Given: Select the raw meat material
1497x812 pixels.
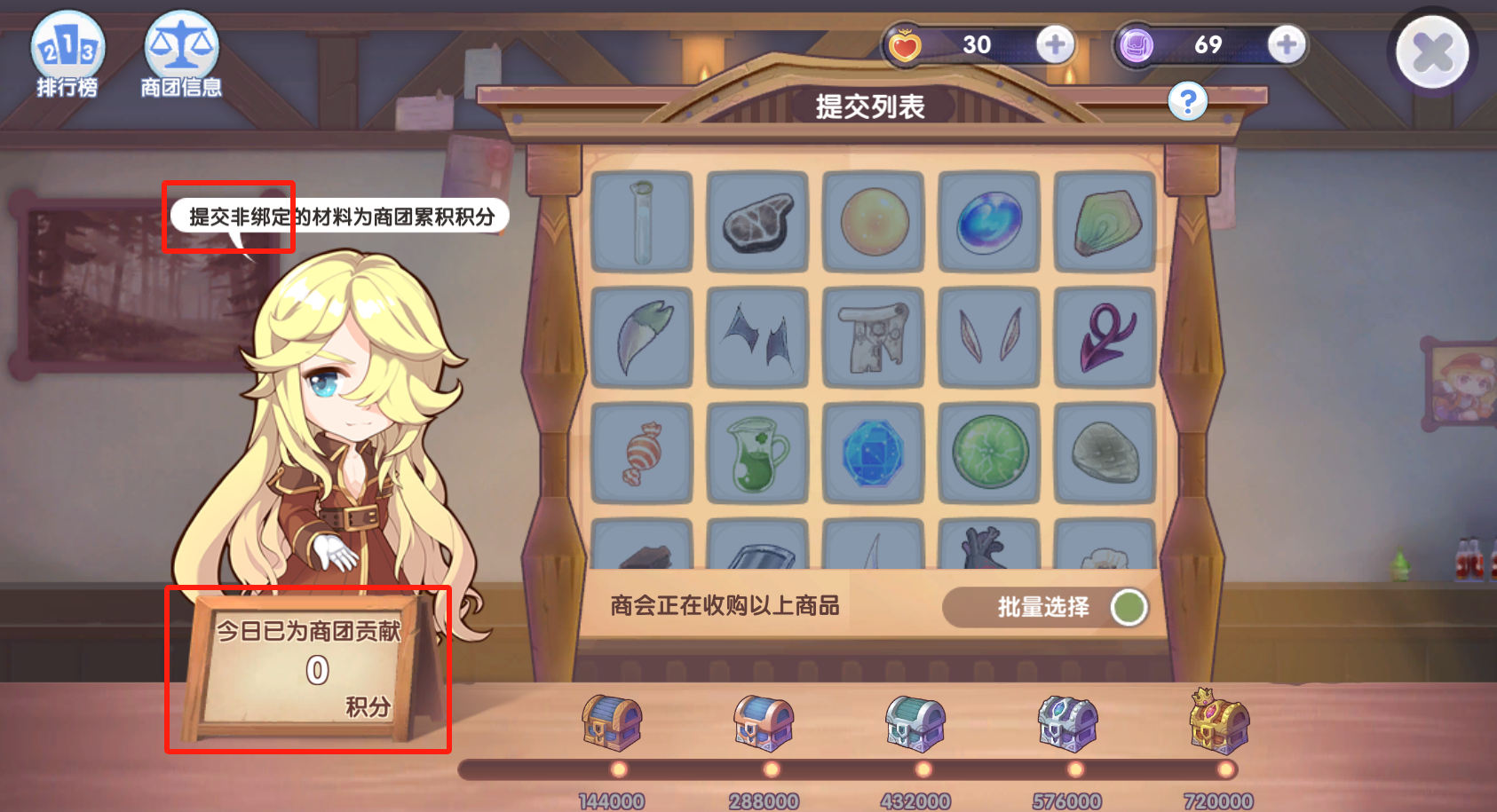Looking at the screenshot, I should point(757,220).
